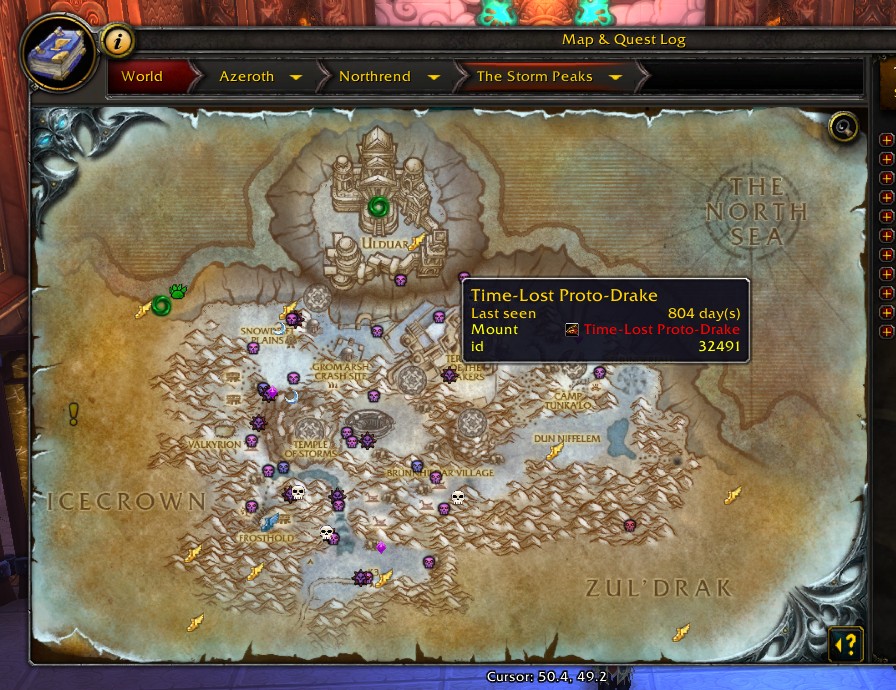Select the Azeroth breadcrumb

pyautogui.click(x=246, y=76)
